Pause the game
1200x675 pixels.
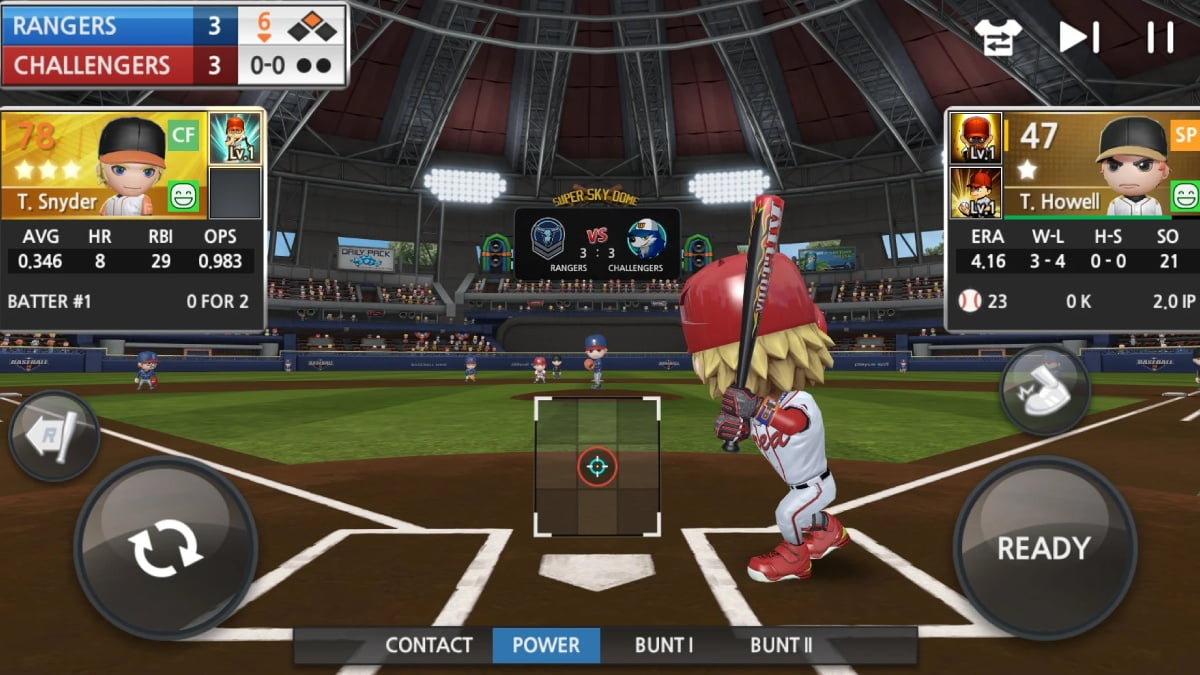point(1160,37)
